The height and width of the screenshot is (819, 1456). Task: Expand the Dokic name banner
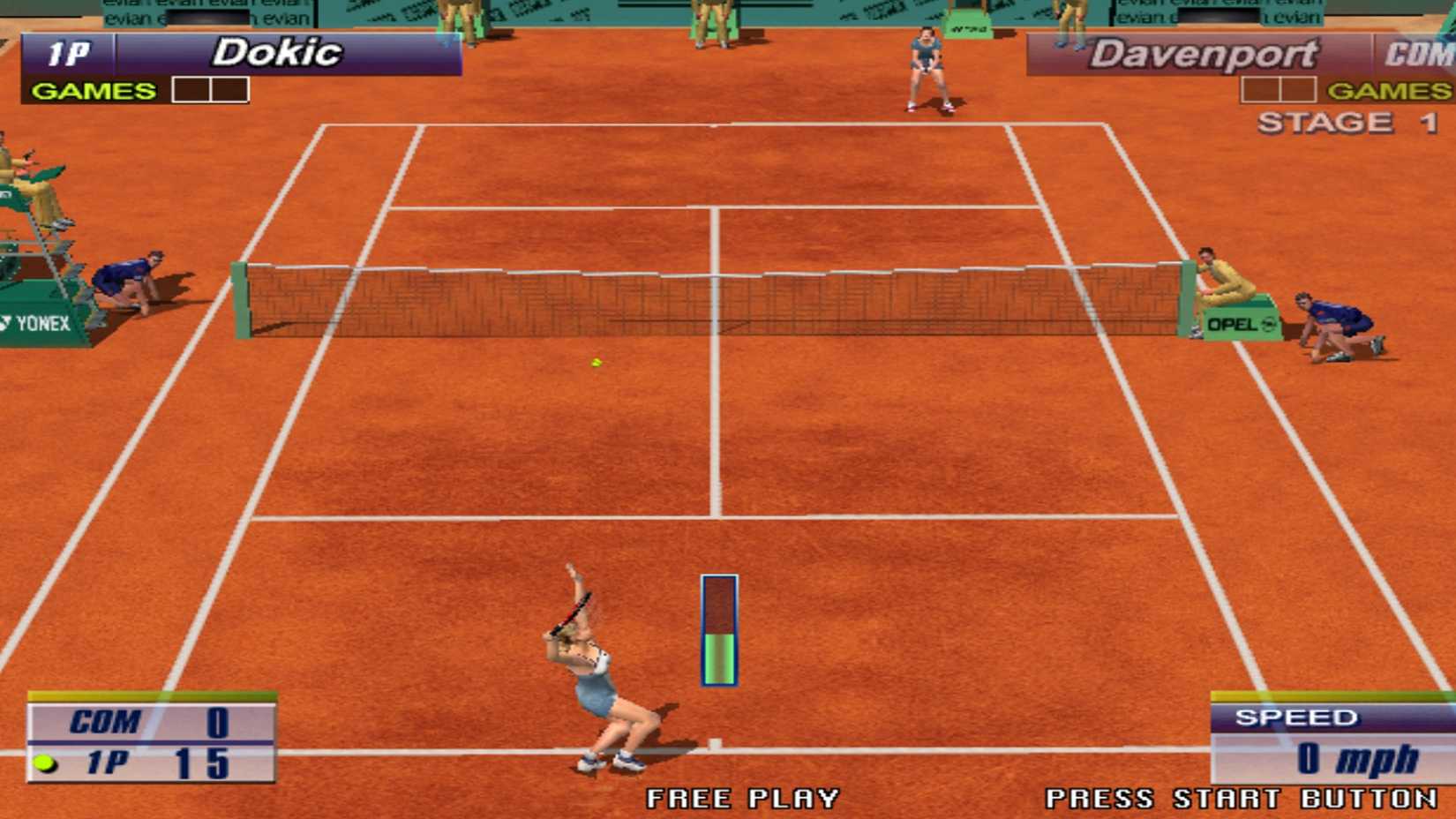click(x=278, y=51)
